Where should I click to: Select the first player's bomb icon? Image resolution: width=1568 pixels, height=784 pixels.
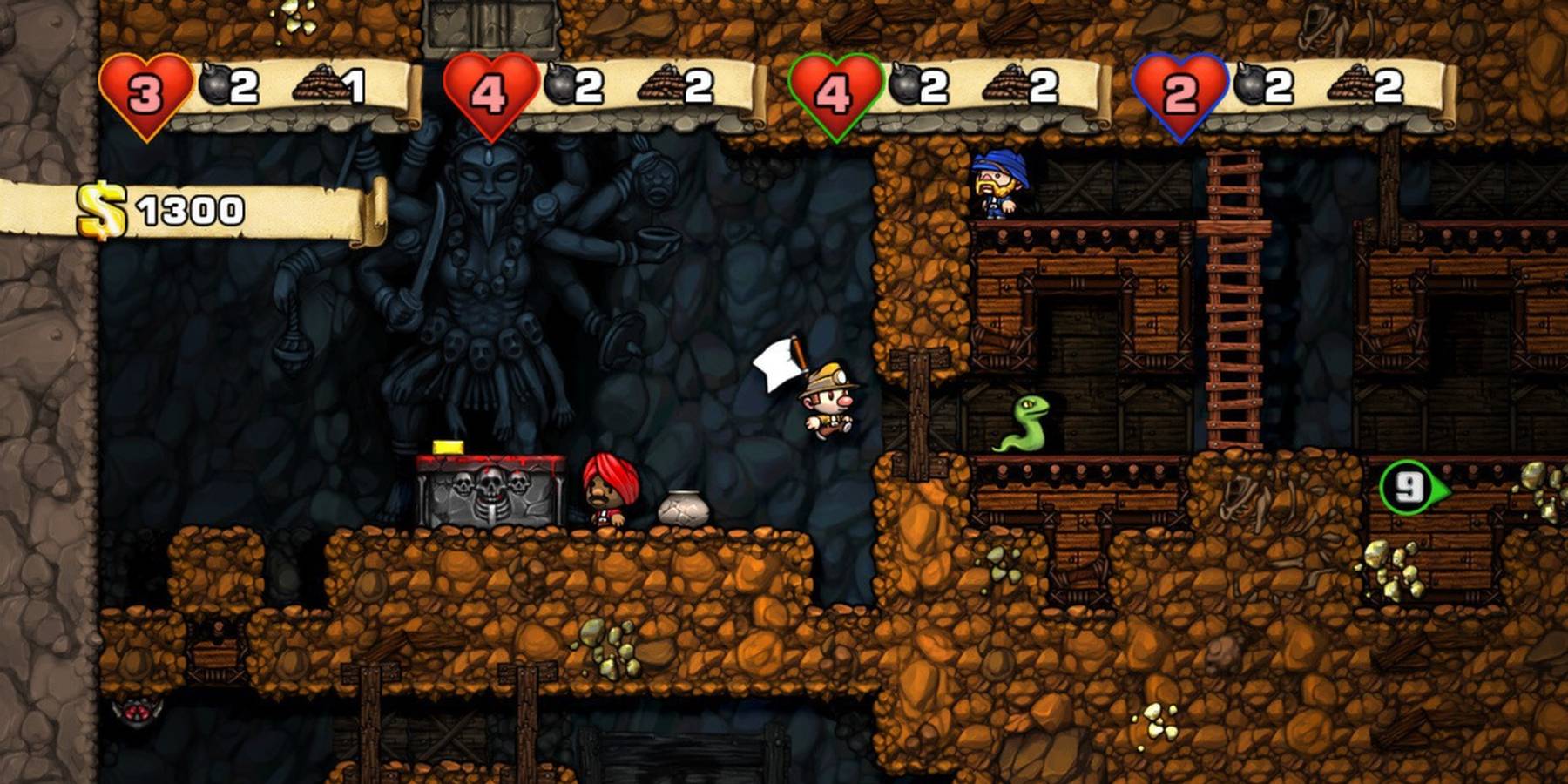pyautogui.click(x=212, y=86)
